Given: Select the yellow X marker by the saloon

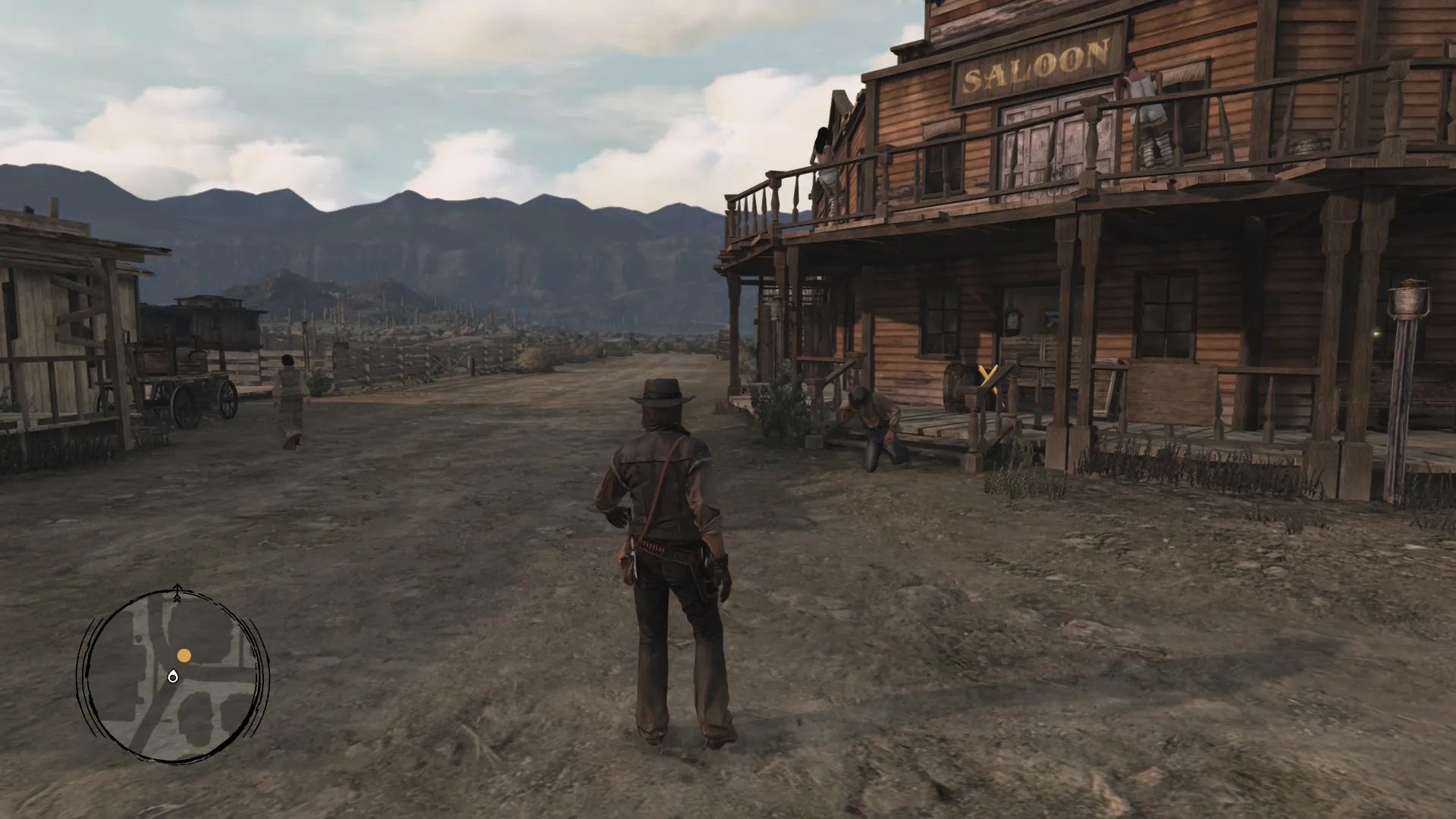Looking at the screenshot, I should 987,375.
